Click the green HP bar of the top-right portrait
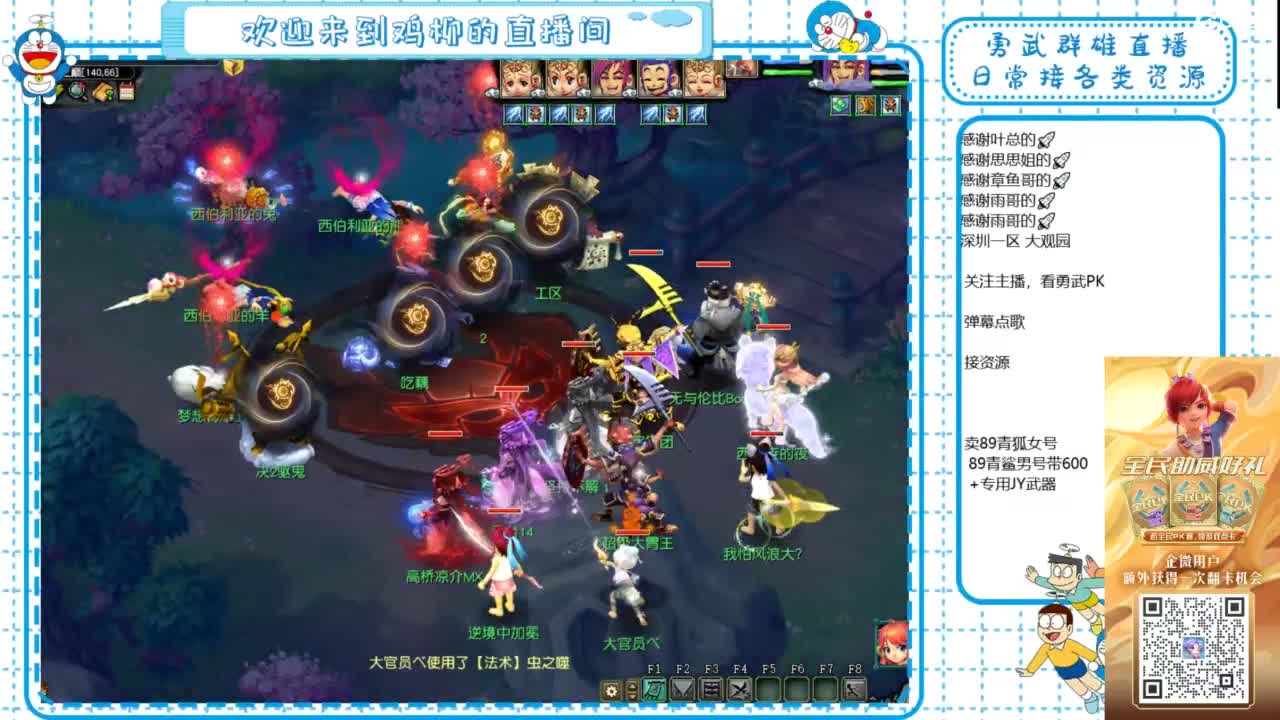1280x720 pixels. (x=889, y=82)
